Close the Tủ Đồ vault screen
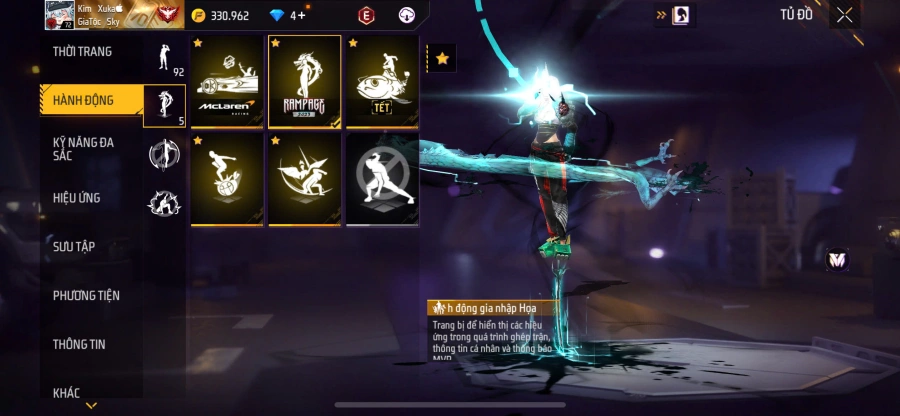This screenshot has width=900, height=416. (x=845, y=15)
